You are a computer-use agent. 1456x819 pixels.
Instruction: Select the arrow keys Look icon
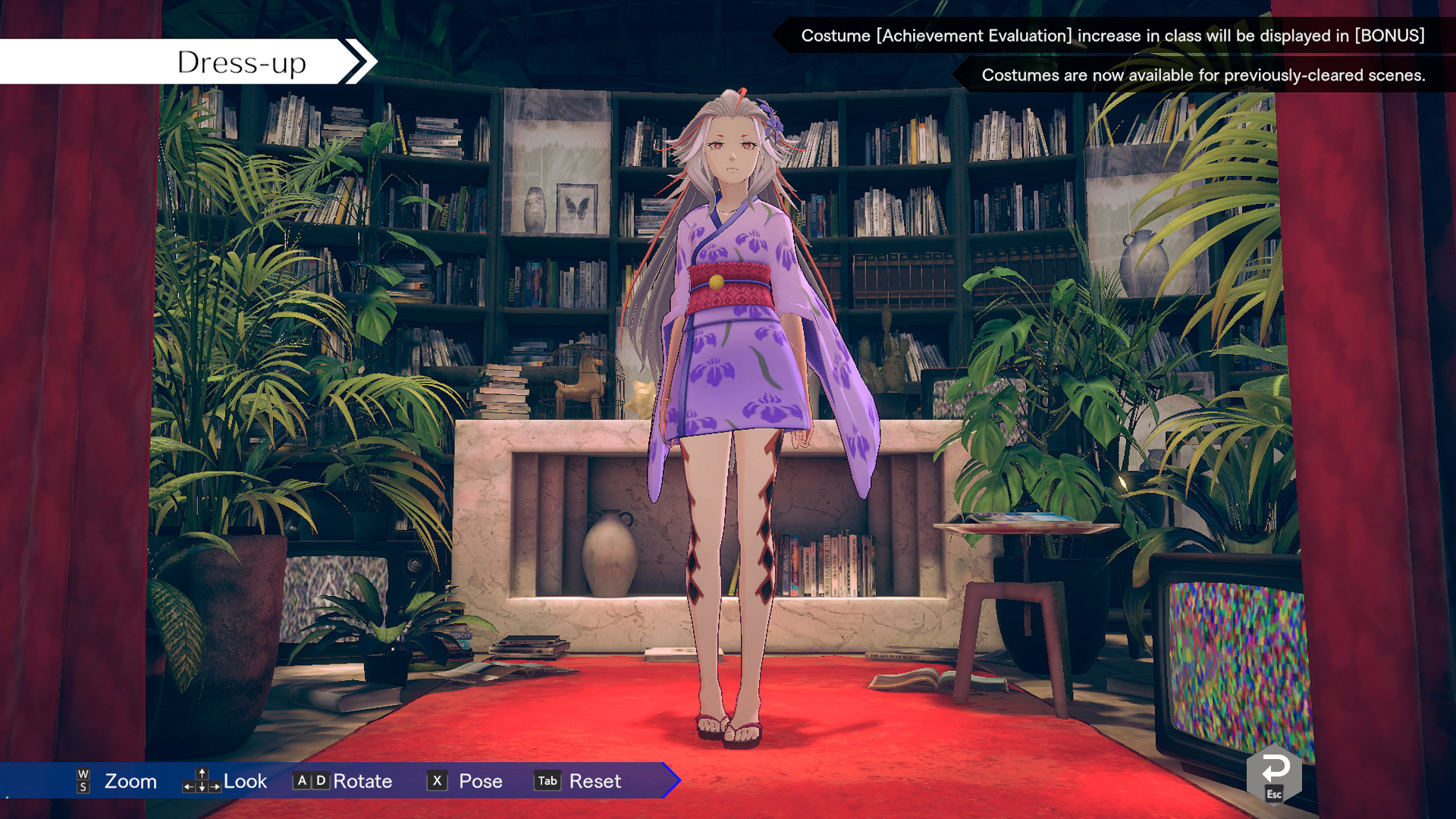(201, 781)
